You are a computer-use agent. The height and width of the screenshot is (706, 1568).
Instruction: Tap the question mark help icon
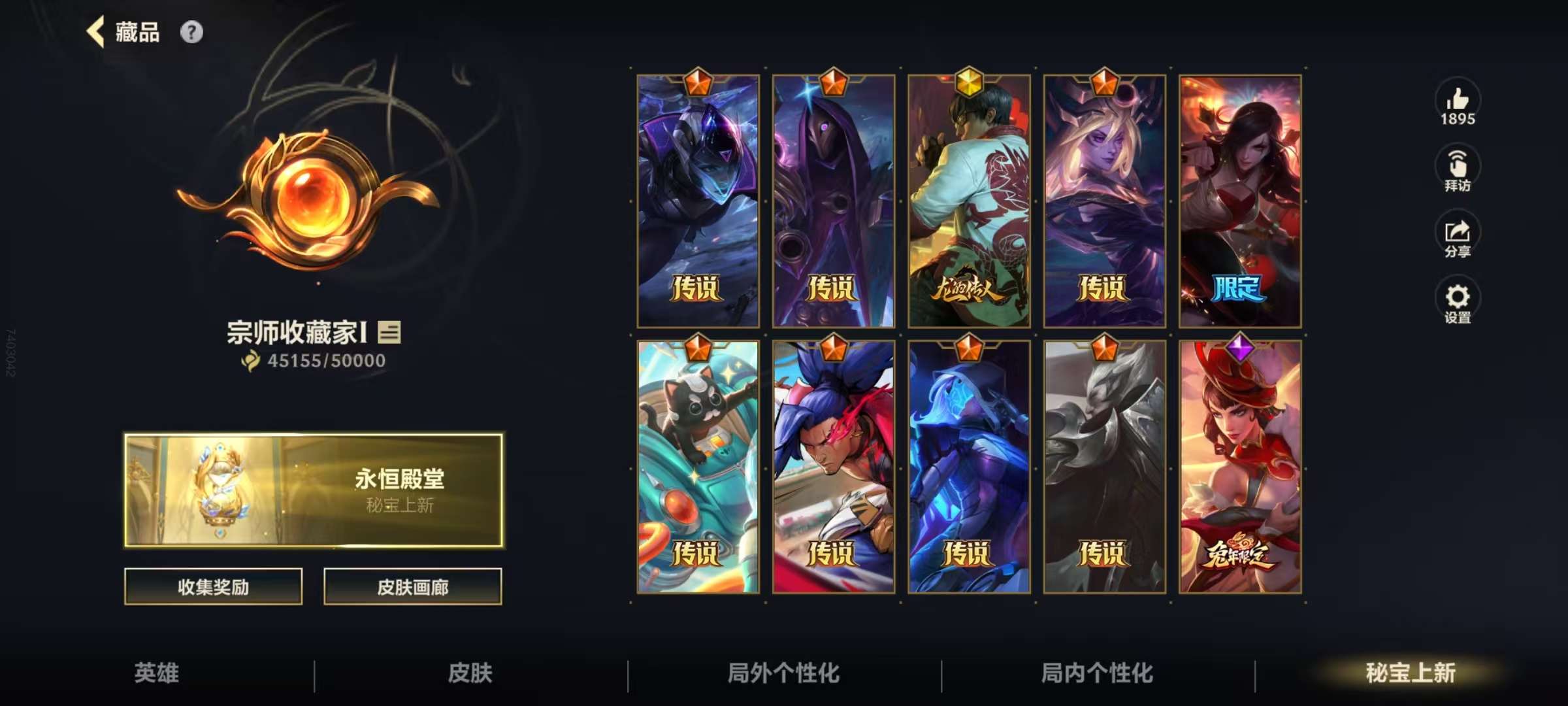(x=190, y=31)
